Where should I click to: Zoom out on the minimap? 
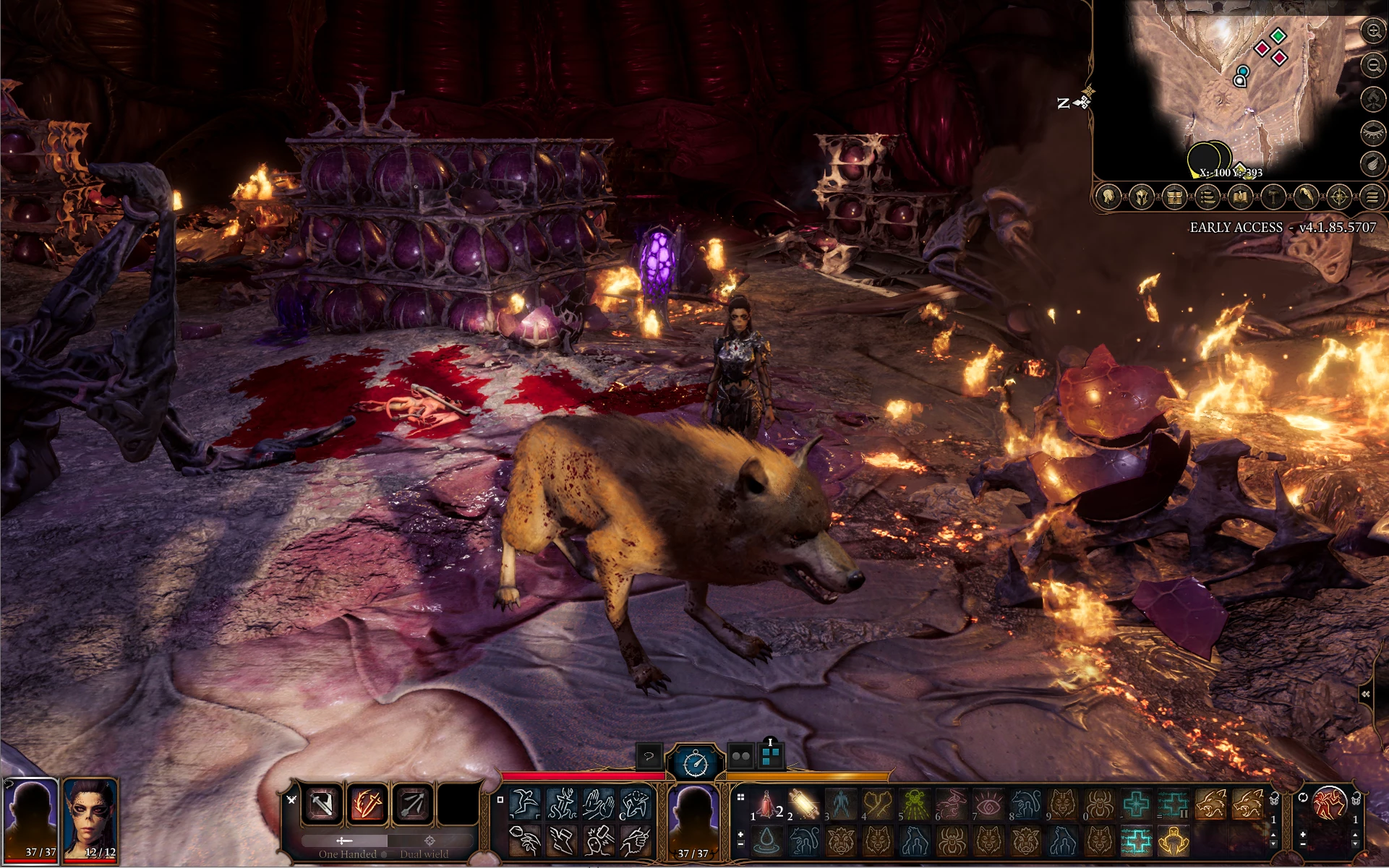(x=1372, y=66)
